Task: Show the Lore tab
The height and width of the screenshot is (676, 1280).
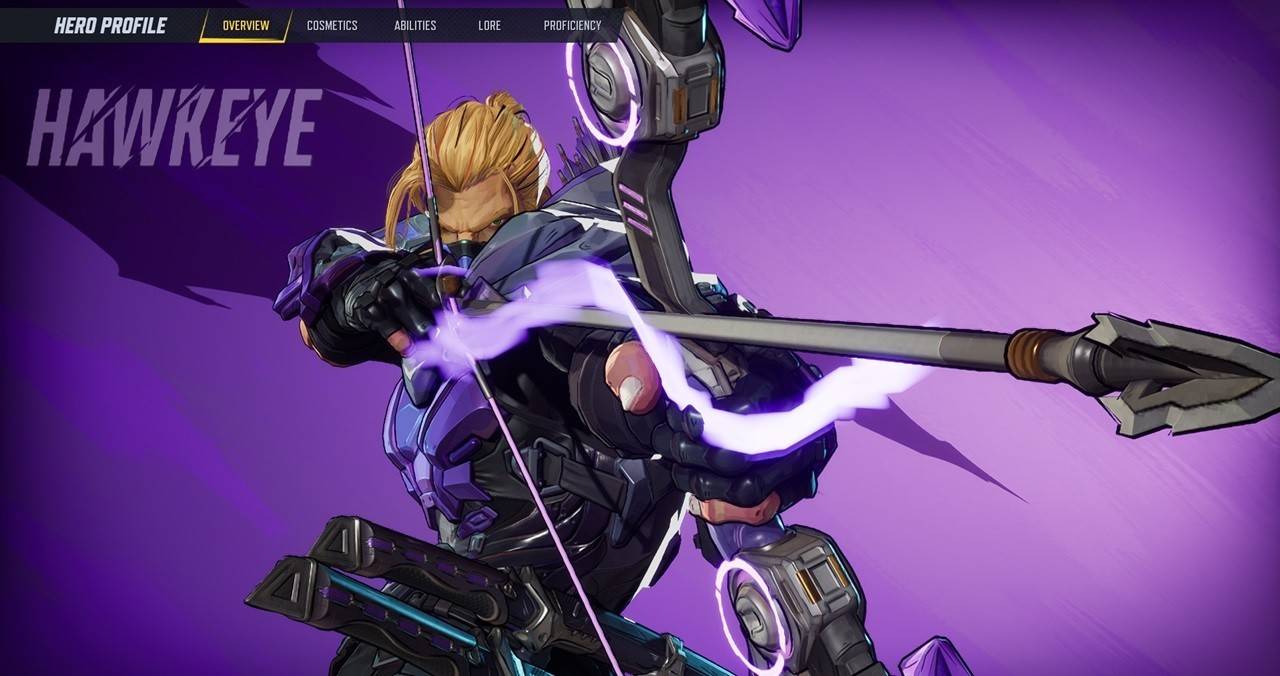Action: coord(489,25)
